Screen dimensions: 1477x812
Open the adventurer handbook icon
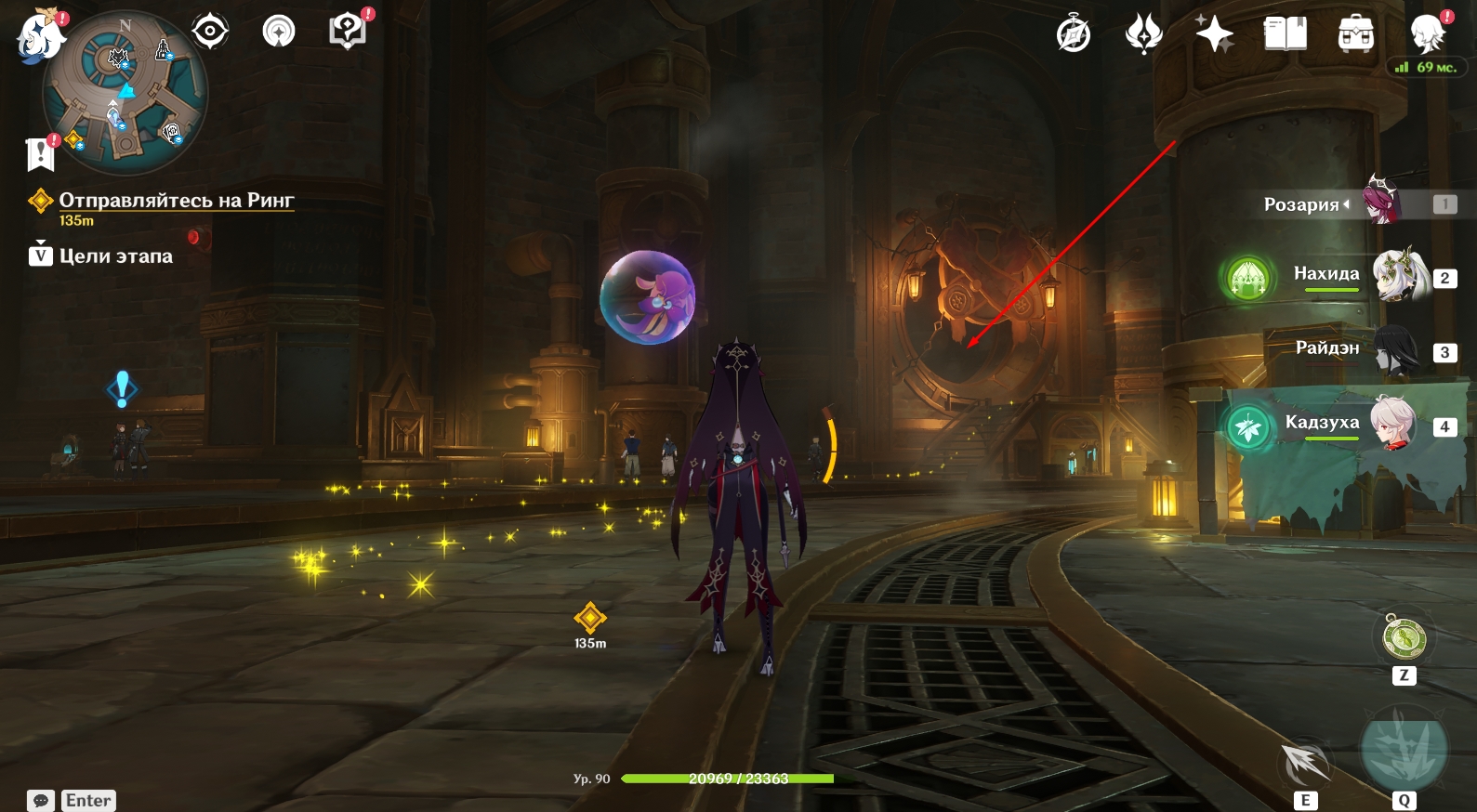(x=1286, y=35)
